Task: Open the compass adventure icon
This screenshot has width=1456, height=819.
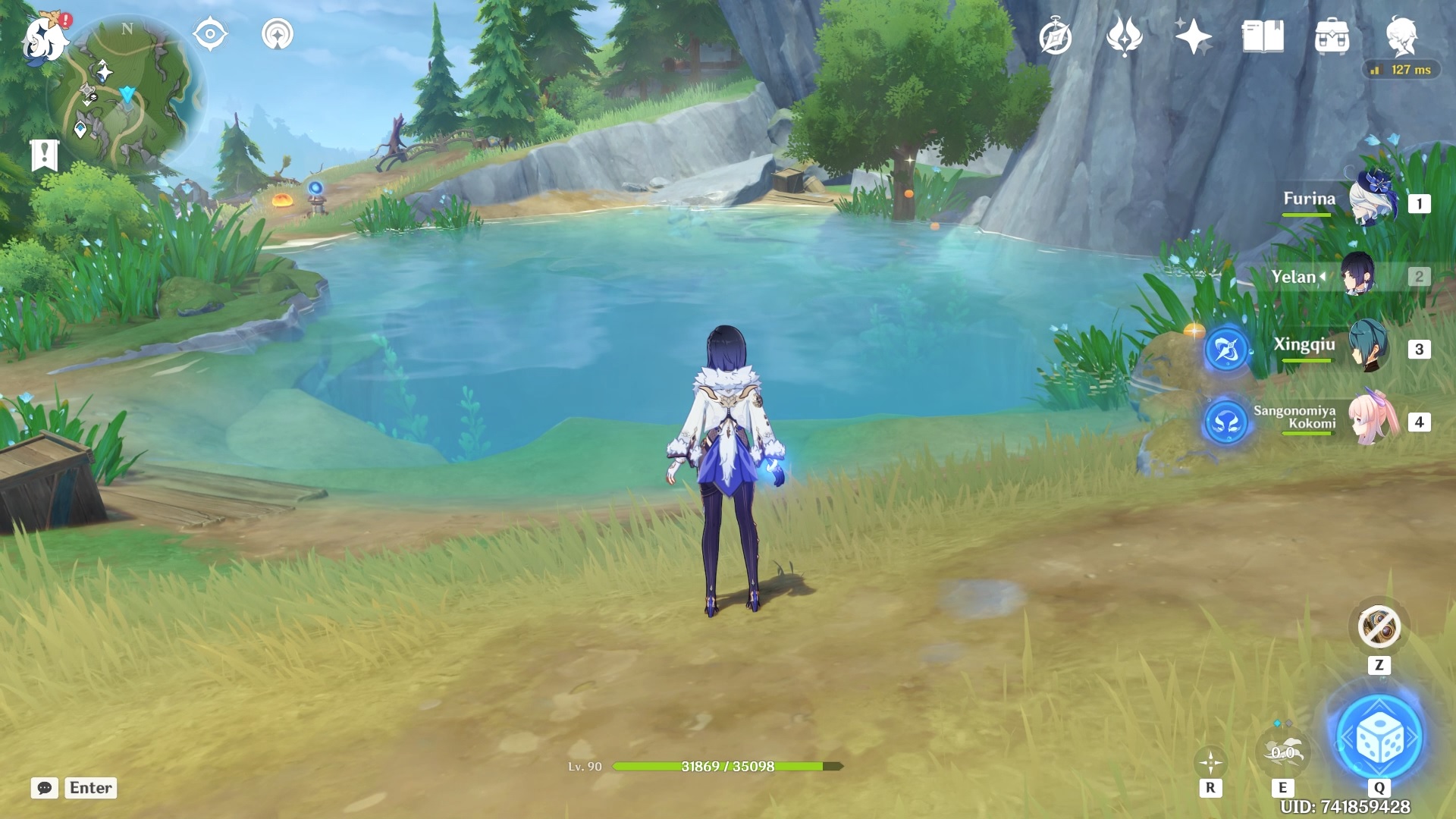Action: point(1056,37)
